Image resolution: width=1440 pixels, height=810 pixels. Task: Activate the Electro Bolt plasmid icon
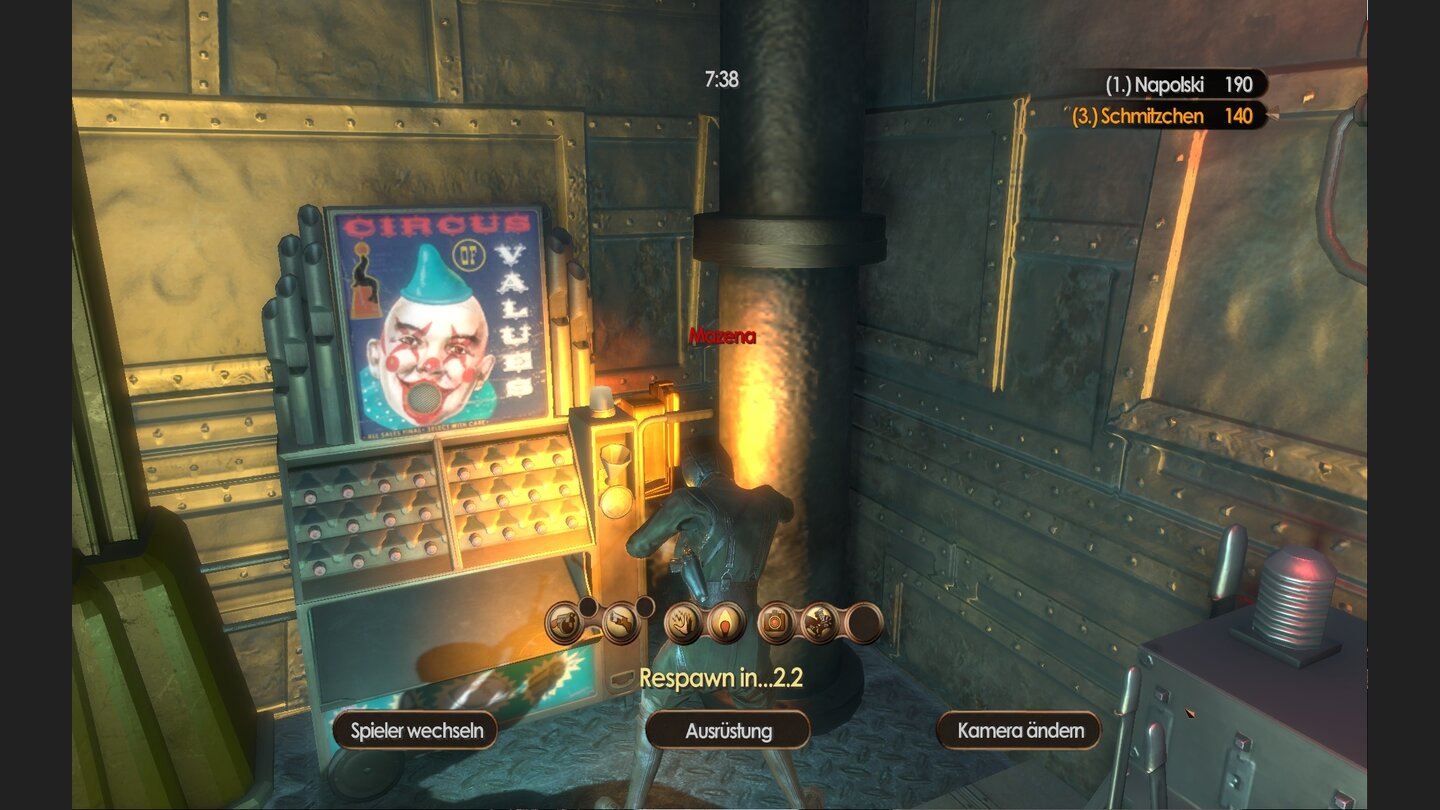[x=683, y=622]
